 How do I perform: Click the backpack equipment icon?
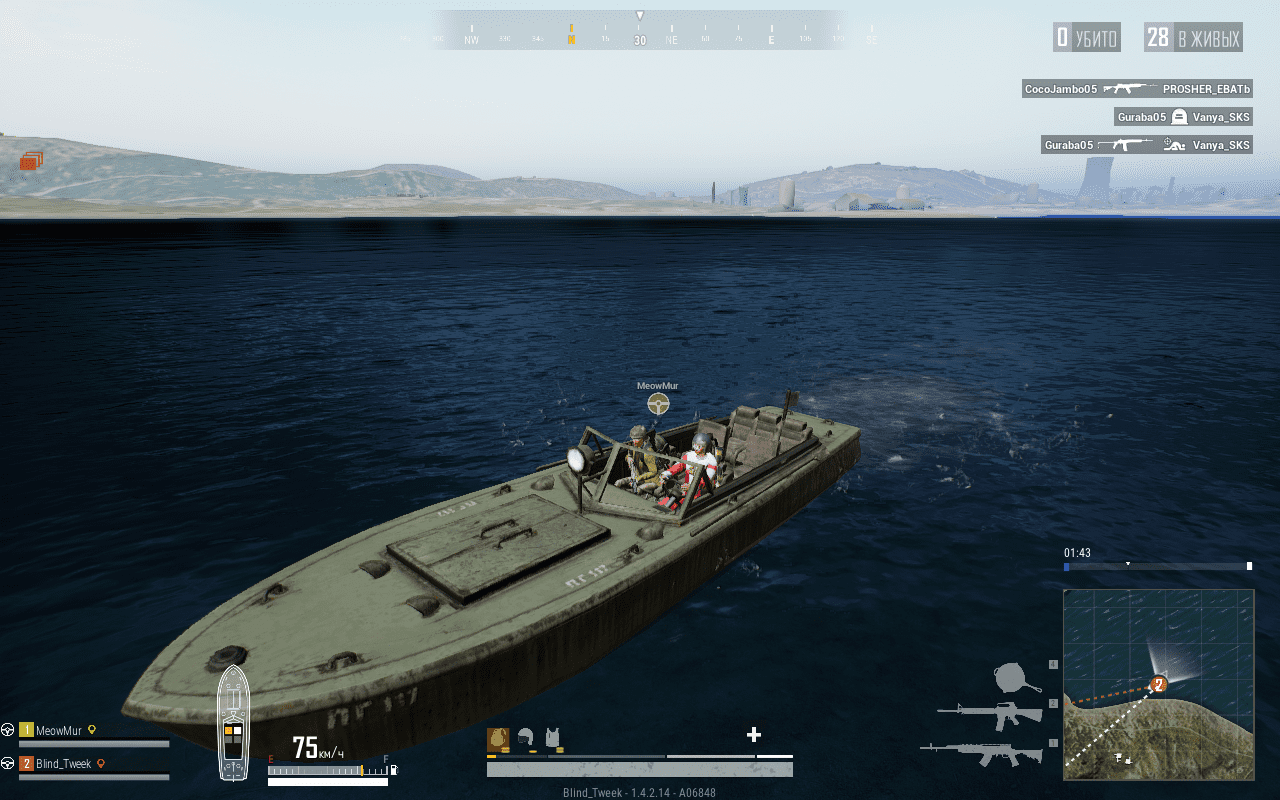497,739
